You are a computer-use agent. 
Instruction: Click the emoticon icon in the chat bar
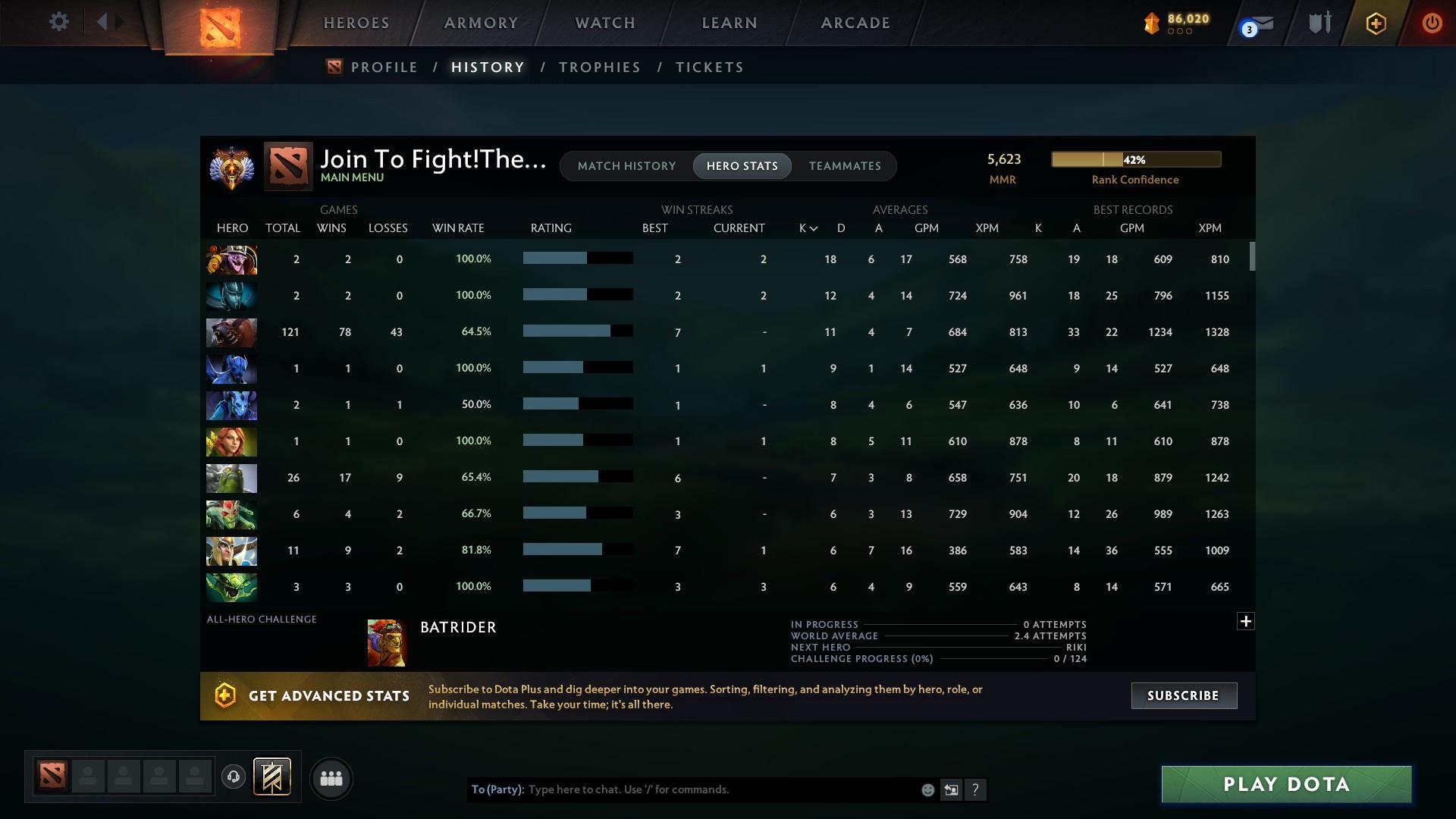coord(927,789)
